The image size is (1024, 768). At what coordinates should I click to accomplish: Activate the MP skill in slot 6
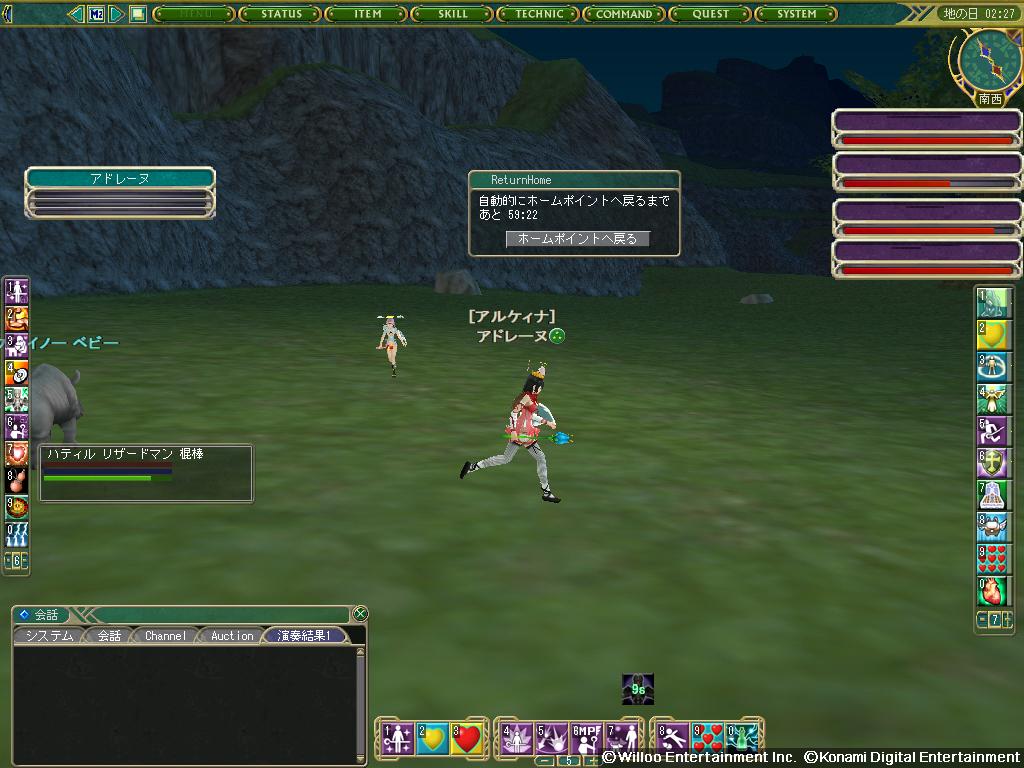tap(587, 739)
